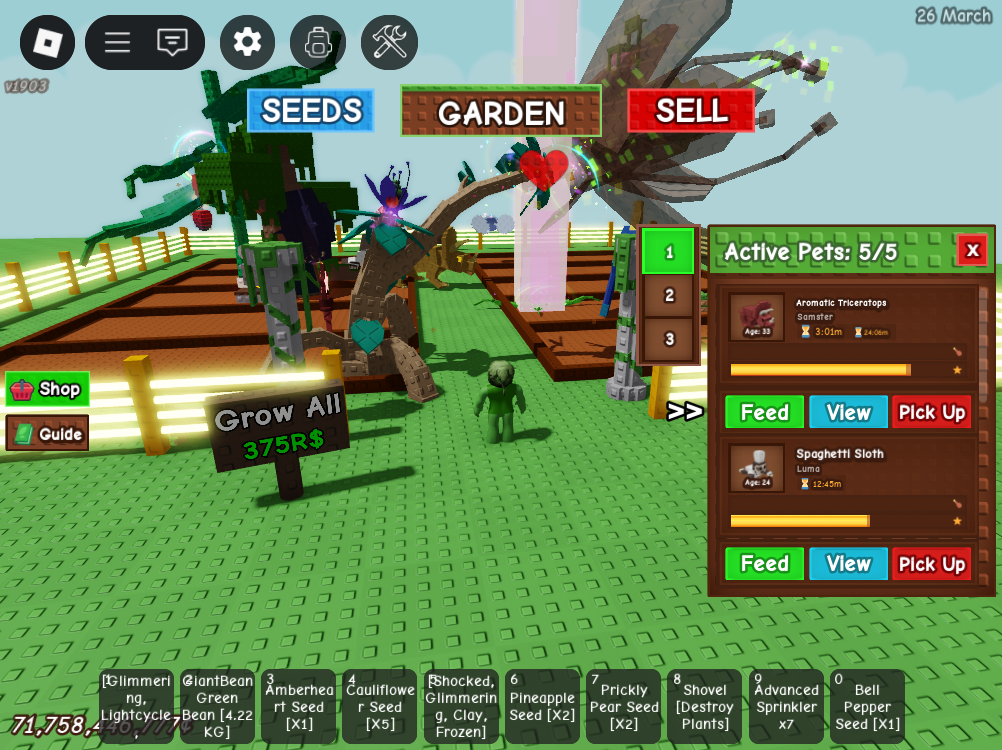Open the Roblox main menu logo button
This screenshot has width=1002, height=750.
pyautogui.click(x=47, y=42)
